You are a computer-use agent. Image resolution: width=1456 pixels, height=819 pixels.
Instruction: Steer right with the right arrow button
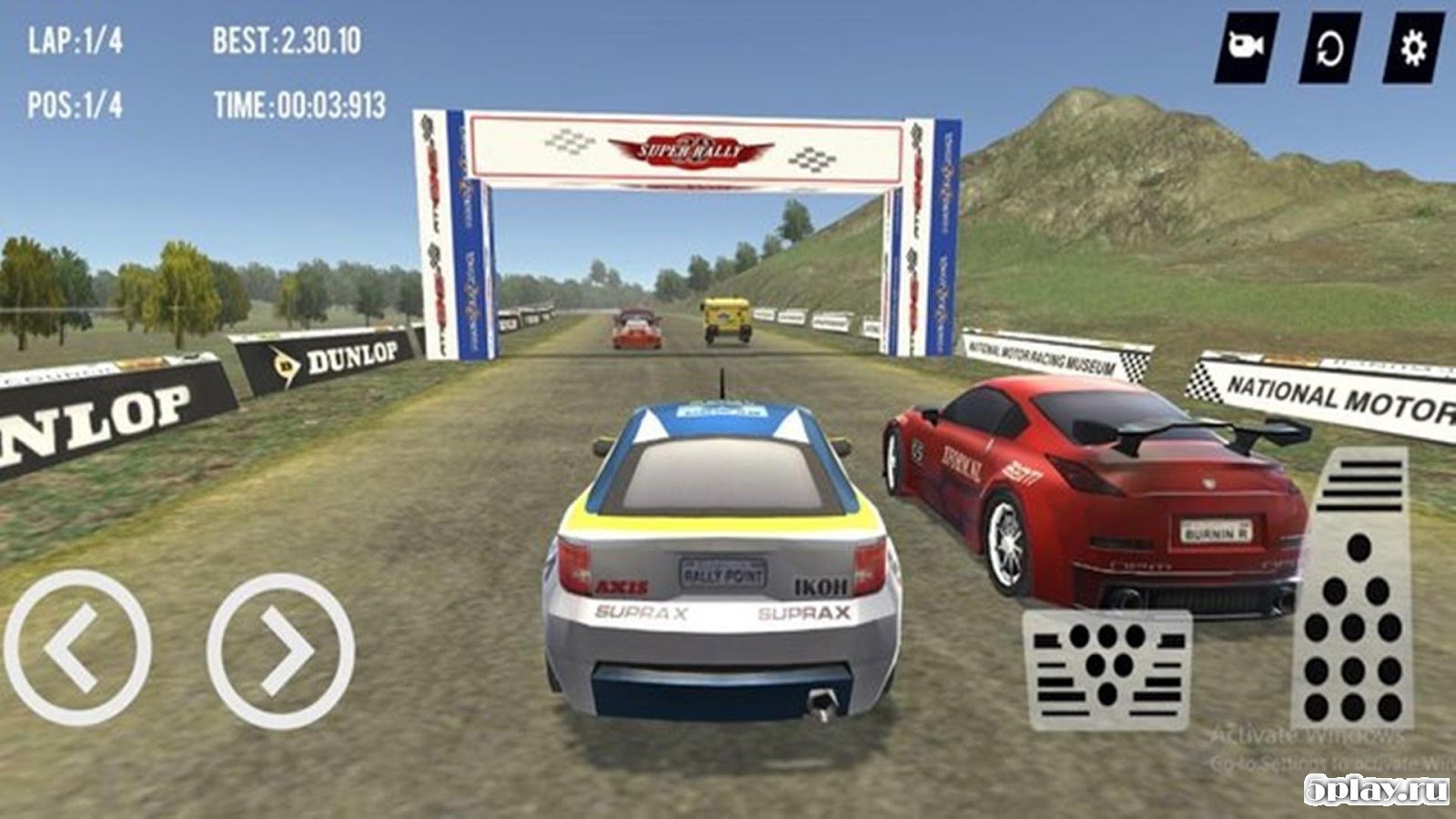click(280, 650)
